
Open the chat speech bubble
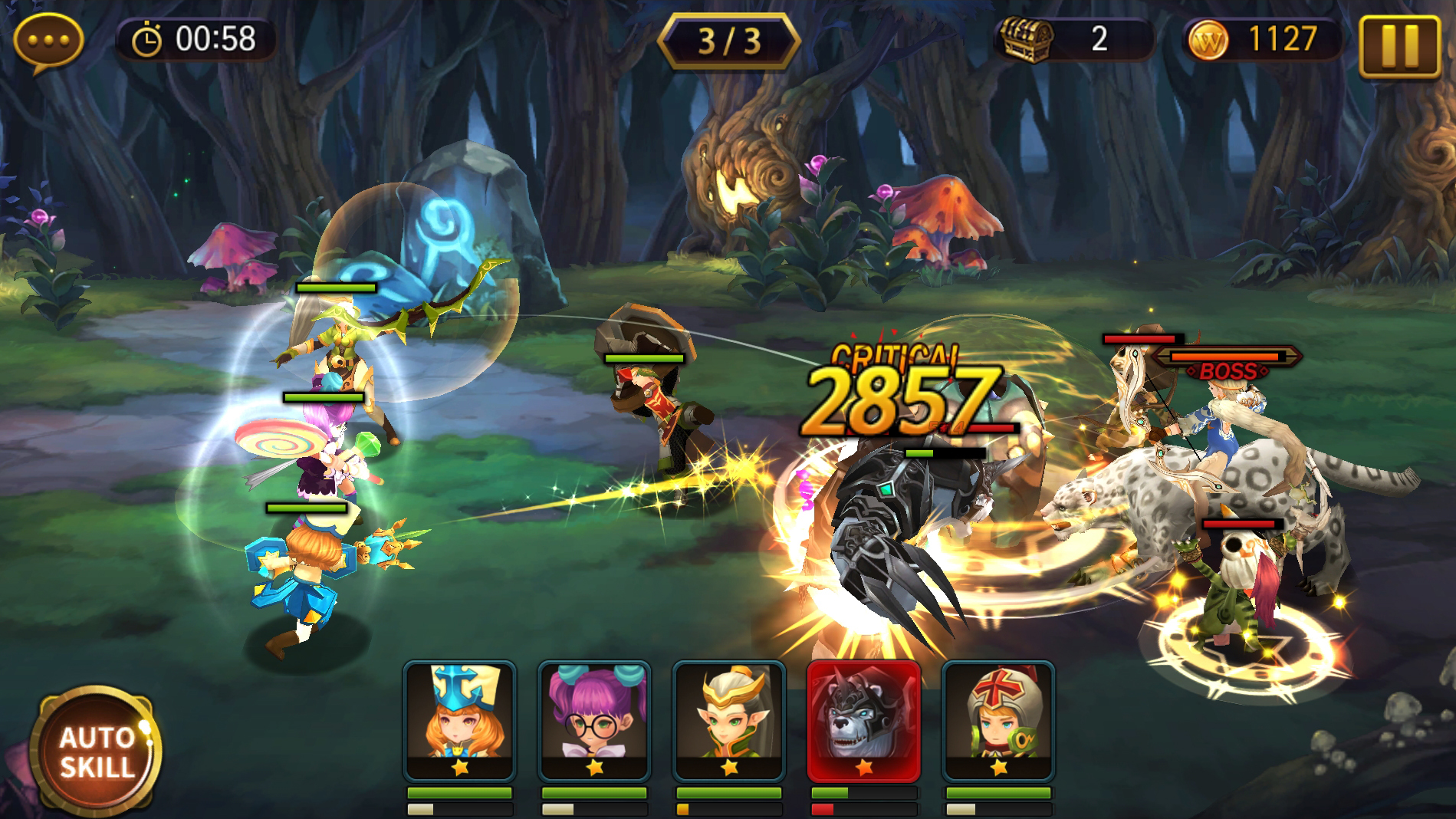coord(48,41)
